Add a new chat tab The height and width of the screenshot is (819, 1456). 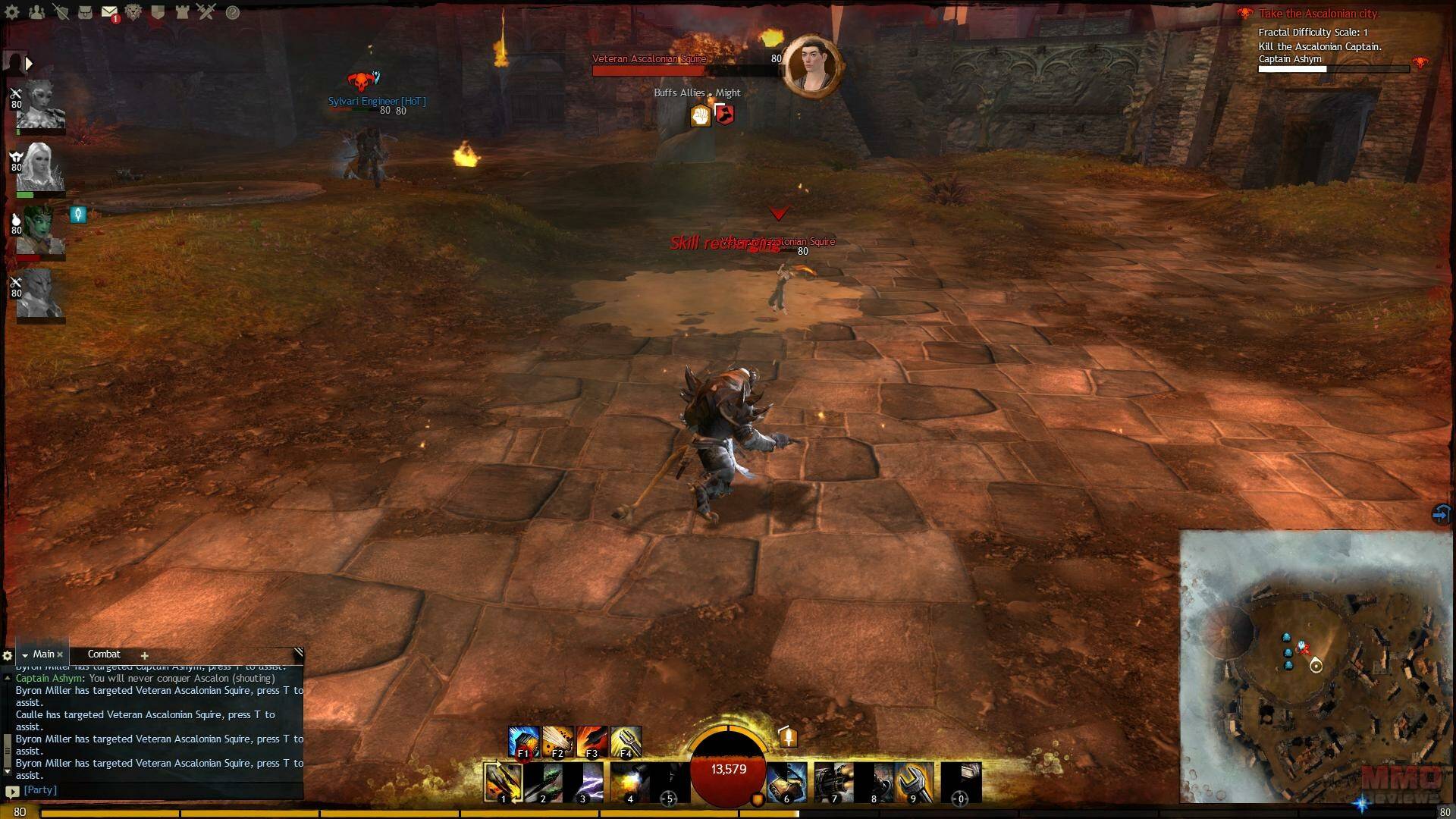pyautogui.click(x=144, y=656)
